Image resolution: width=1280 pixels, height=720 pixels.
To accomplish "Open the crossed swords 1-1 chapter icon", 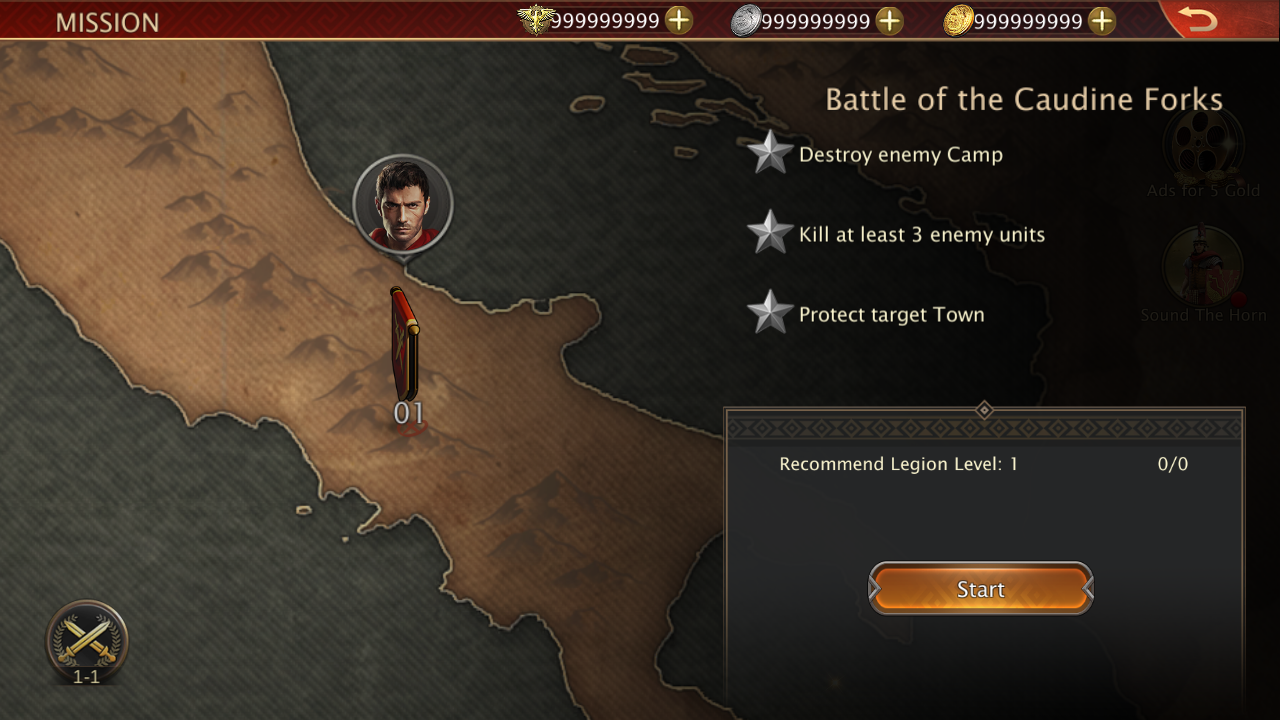I will point(87,641).
